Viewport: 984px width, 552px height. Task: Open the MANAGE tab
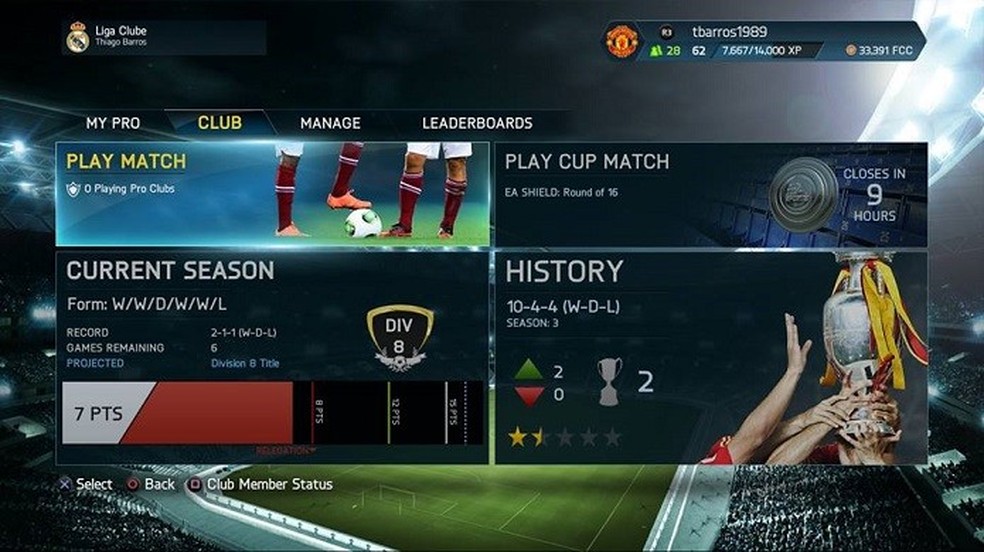(x=330, y=123)
